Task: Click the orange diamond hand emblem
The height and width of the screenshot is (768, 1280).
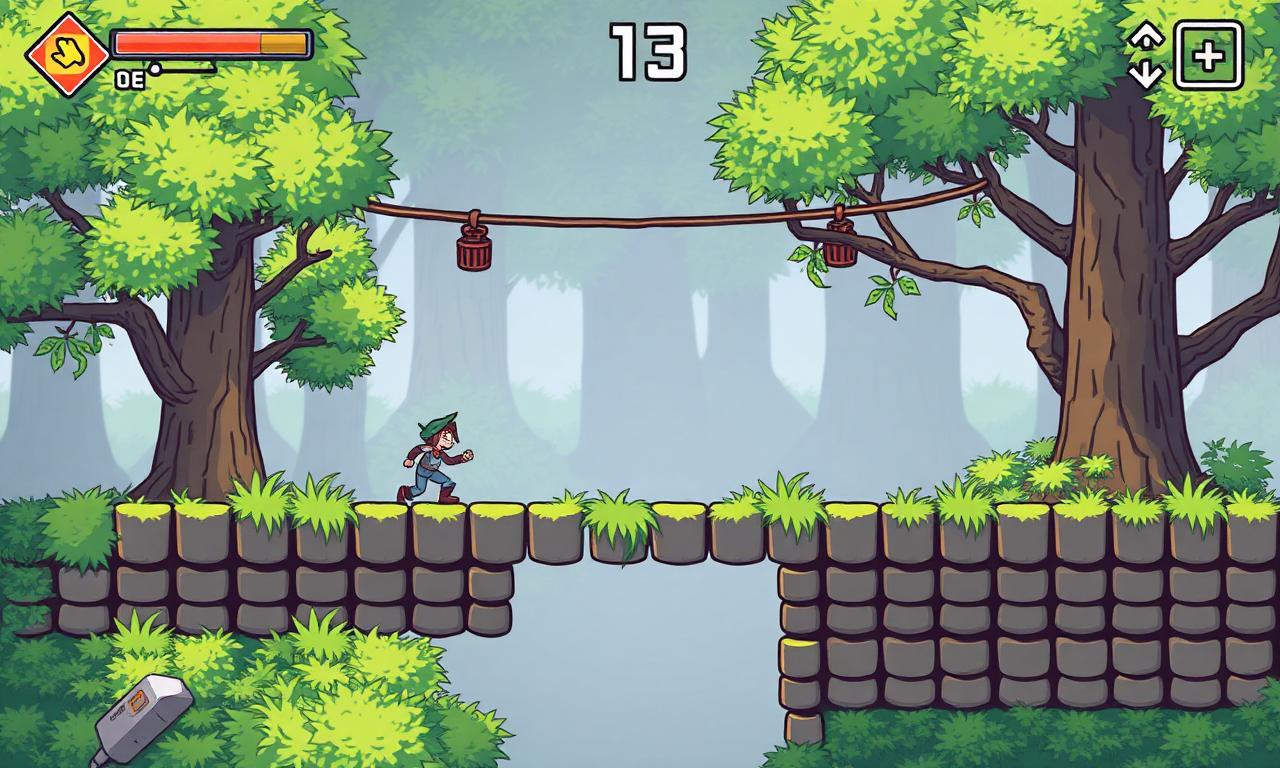Action: point(68,54)
